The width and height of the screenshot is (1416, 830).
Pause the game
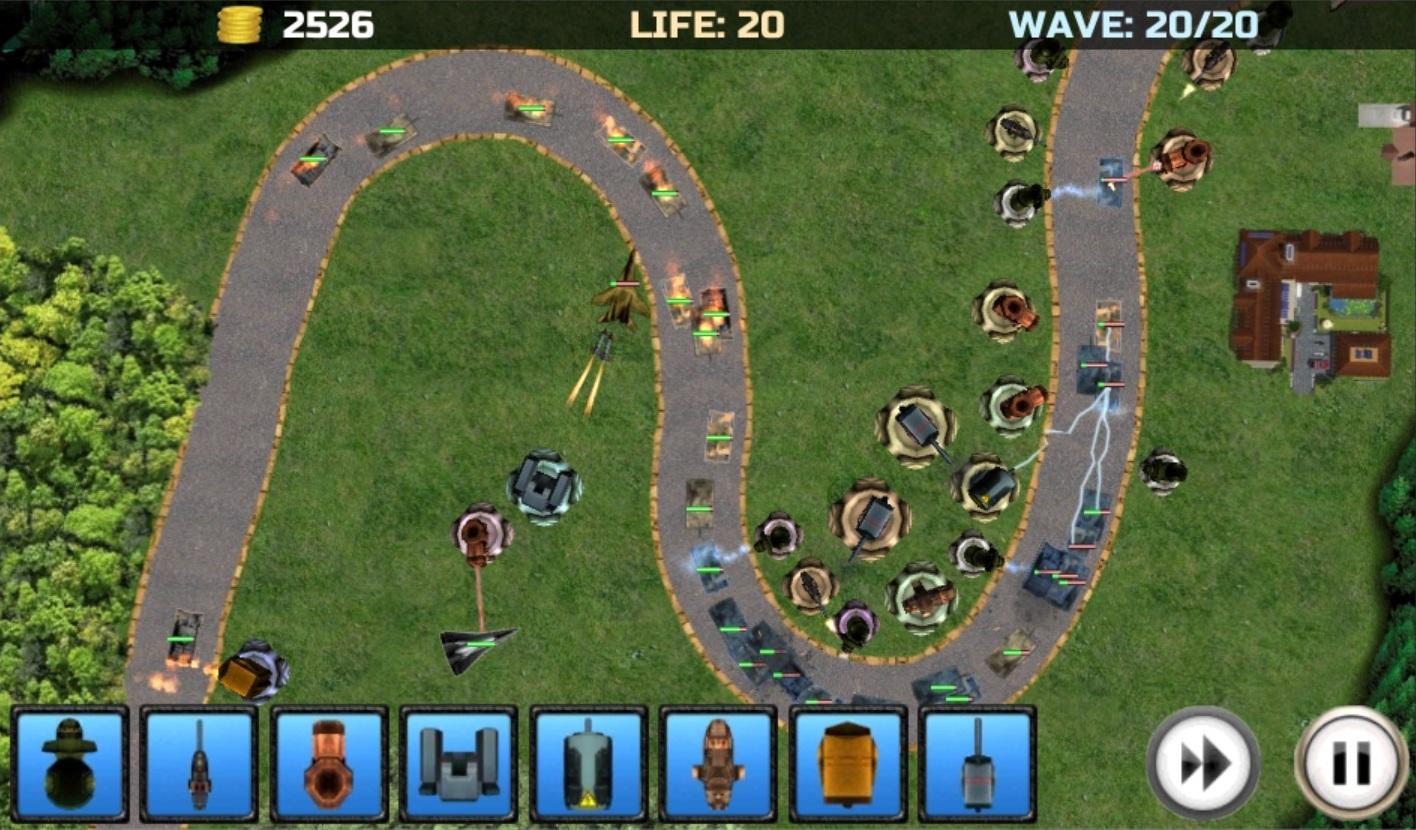pos(1345,762)
